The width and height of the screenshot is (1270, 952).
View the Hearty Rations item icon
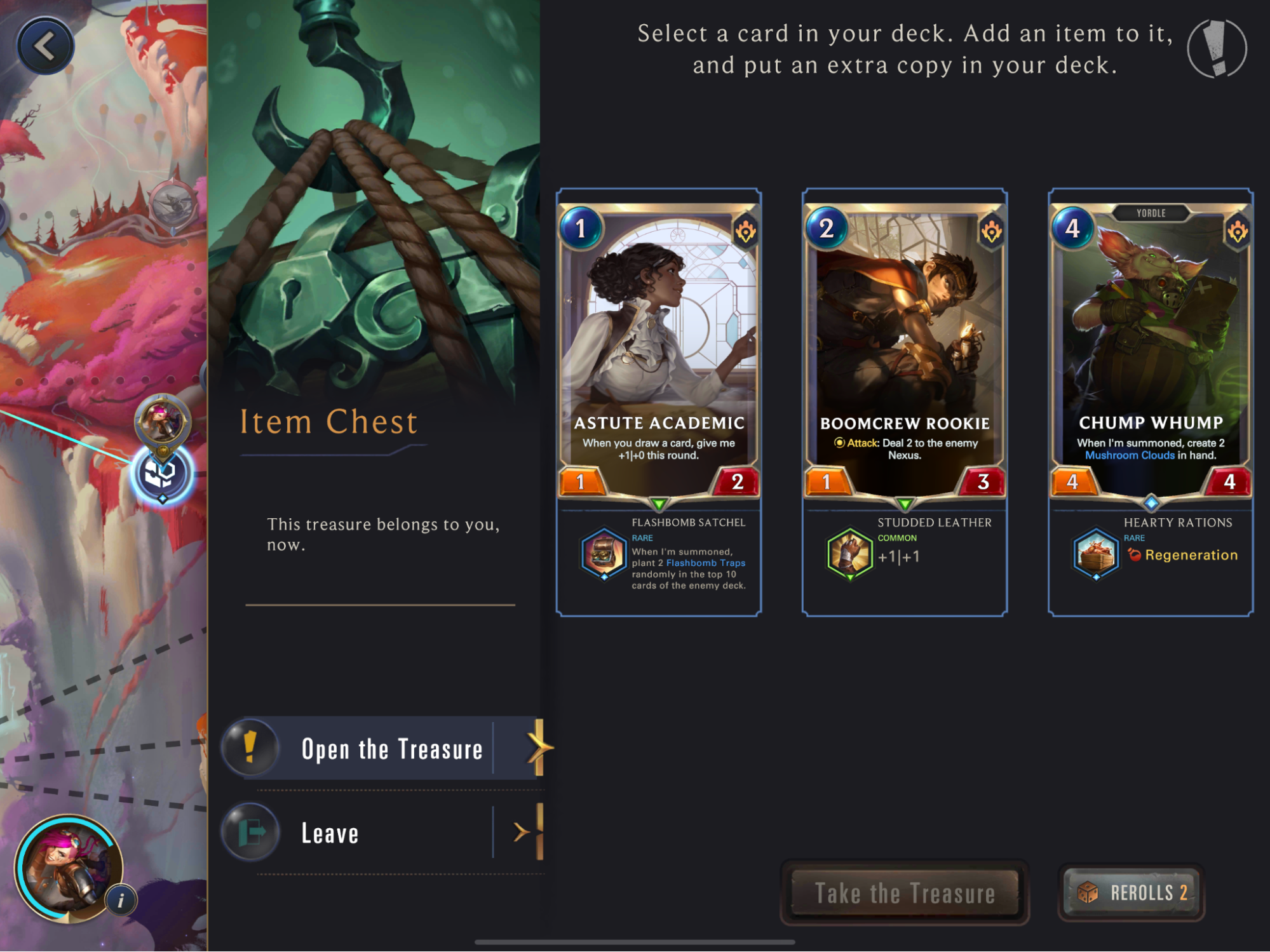(1095, 553)
